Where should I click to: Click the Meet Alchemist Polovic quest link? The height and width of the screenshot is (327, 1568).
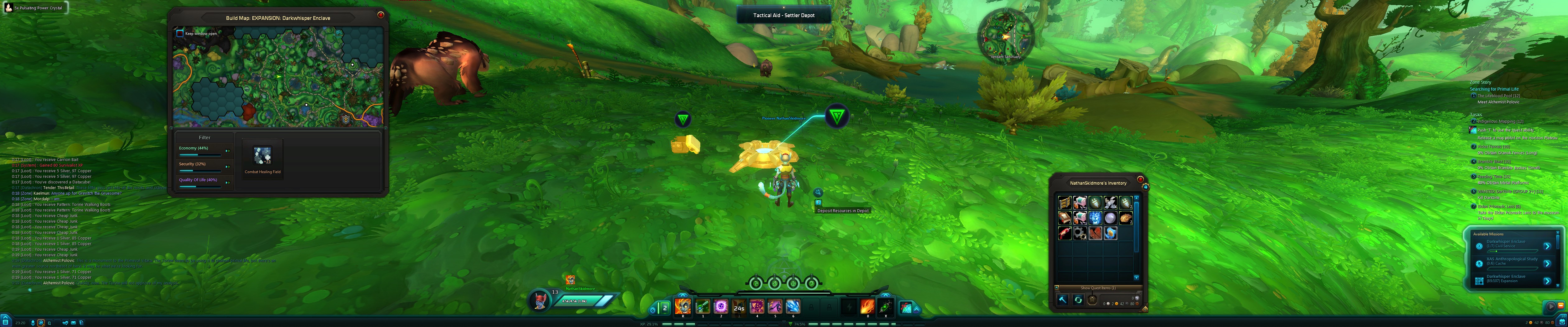pyautogui.click(x=1499, y=102)
